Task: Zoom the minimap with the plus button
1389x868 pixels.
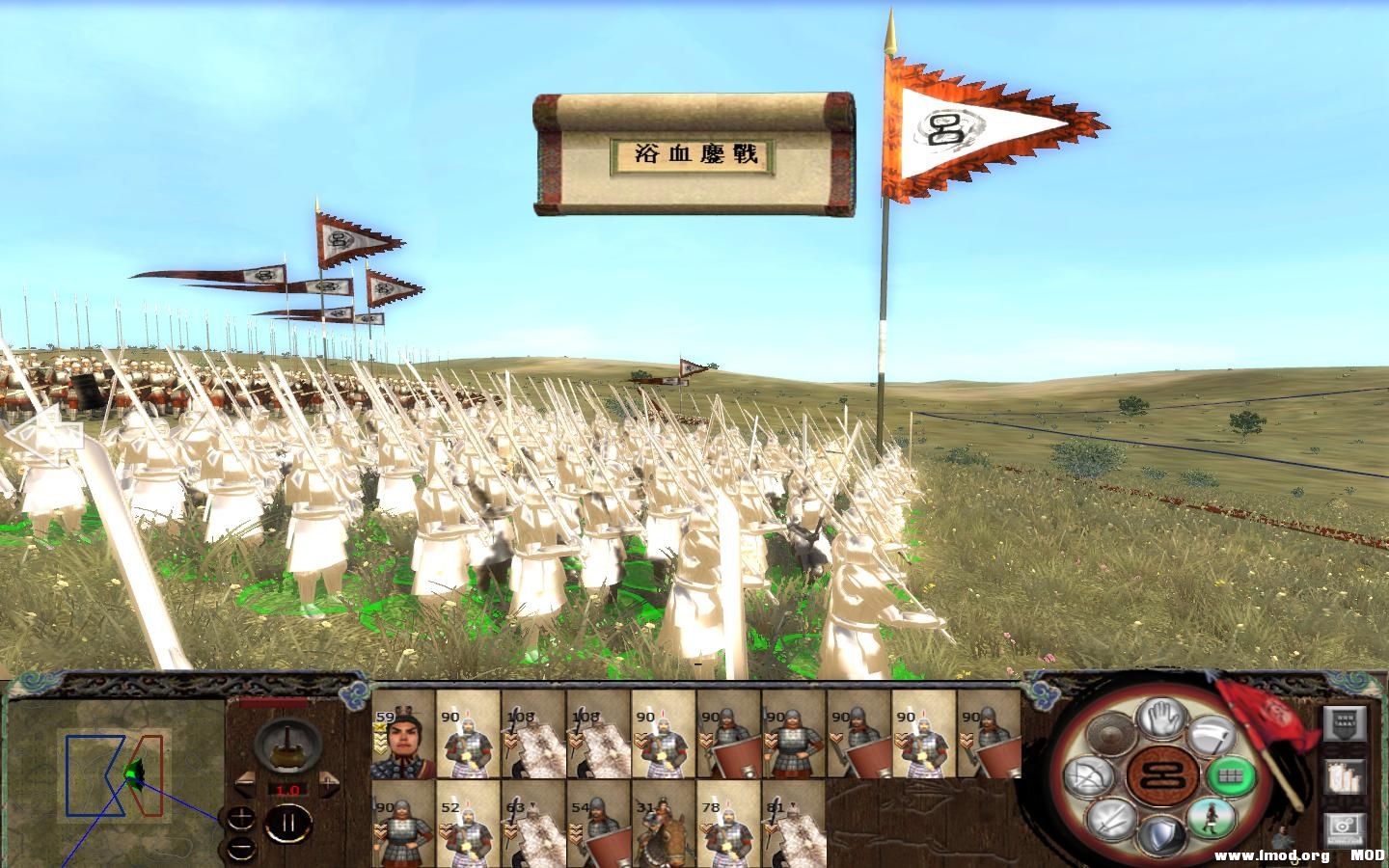Action: (x=241, y=818)
